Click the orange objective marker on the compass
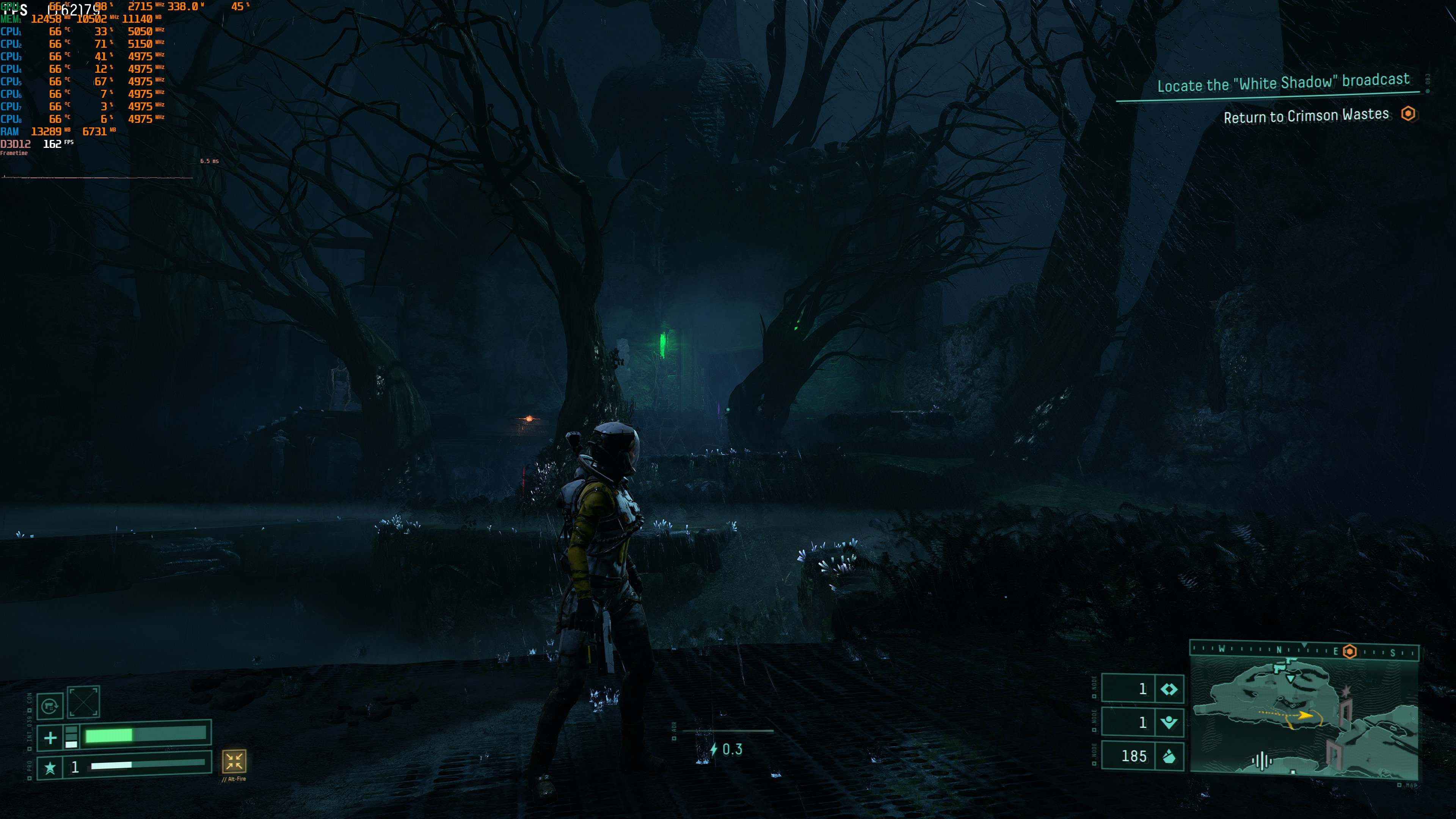Viewport: 1456px width, 819px height. [1350, 651]
